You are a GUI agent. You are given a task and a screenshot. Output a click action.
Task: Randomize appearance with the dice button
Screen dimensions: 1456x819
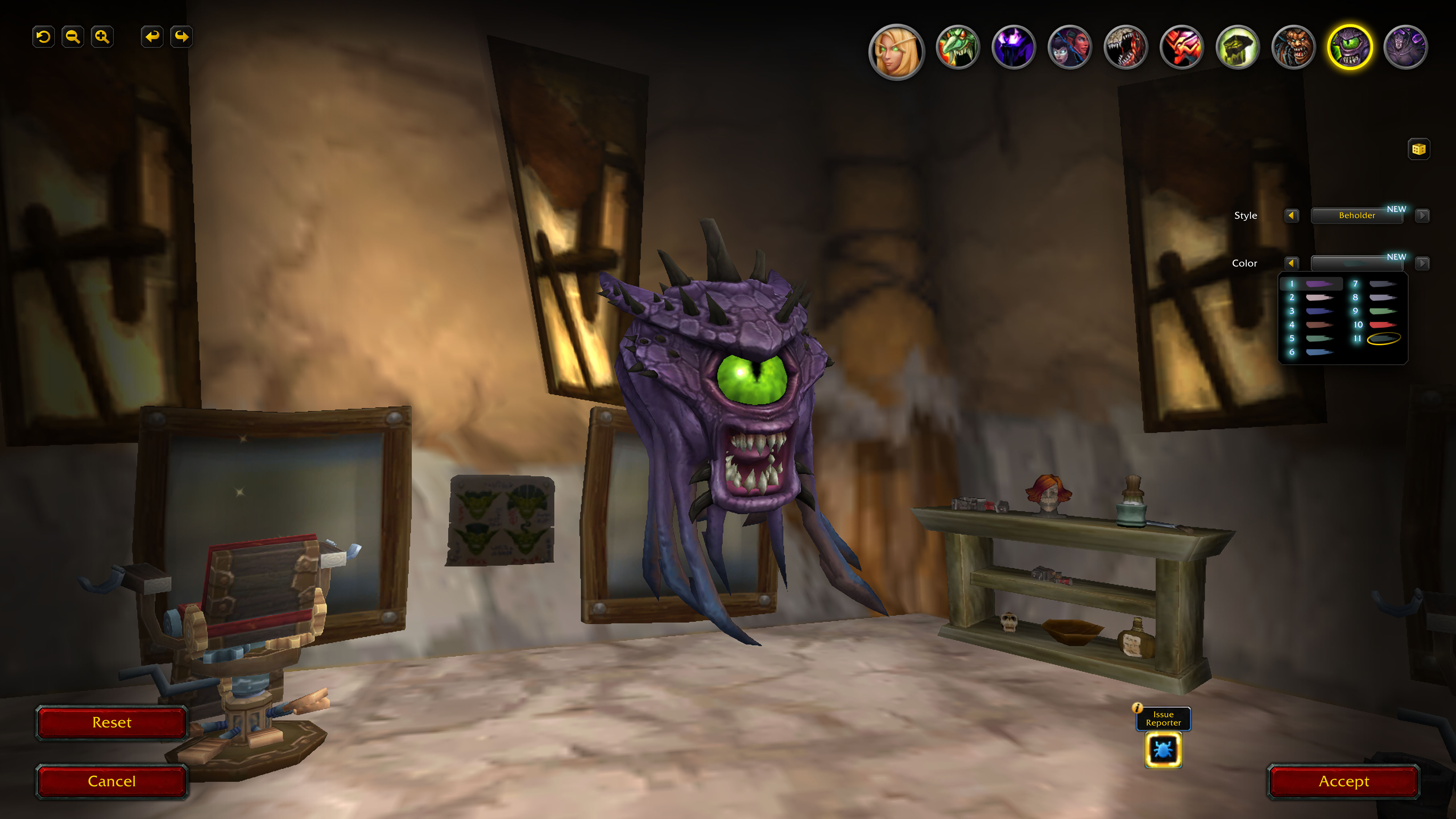pyautogui.click(x=1419, y=149)
